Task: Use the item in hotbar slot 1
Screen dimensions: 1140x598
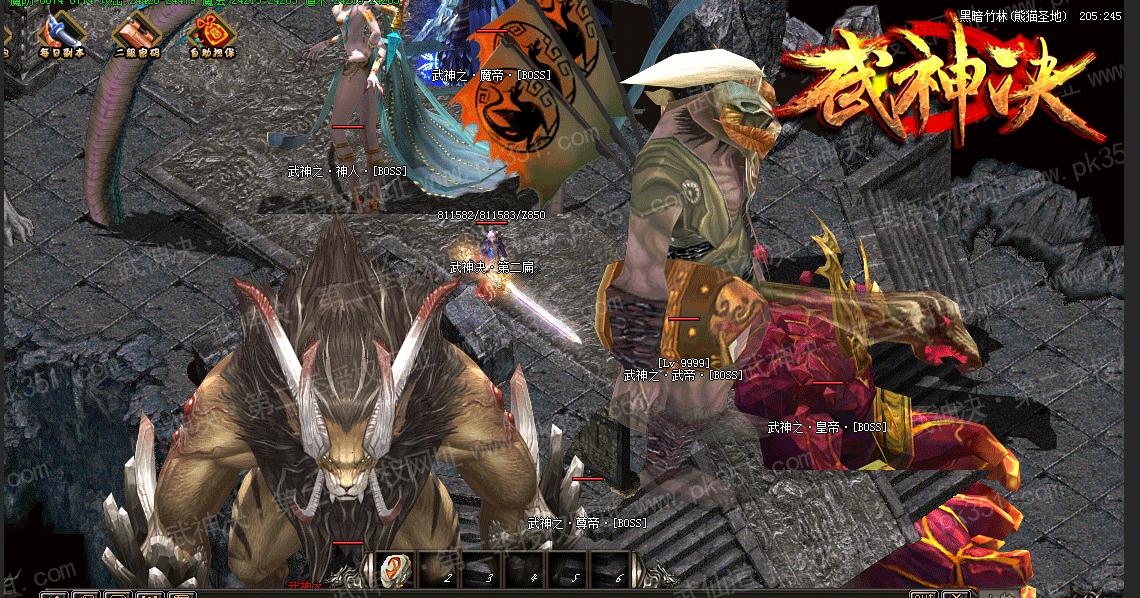Action: [x=397, y=570]
